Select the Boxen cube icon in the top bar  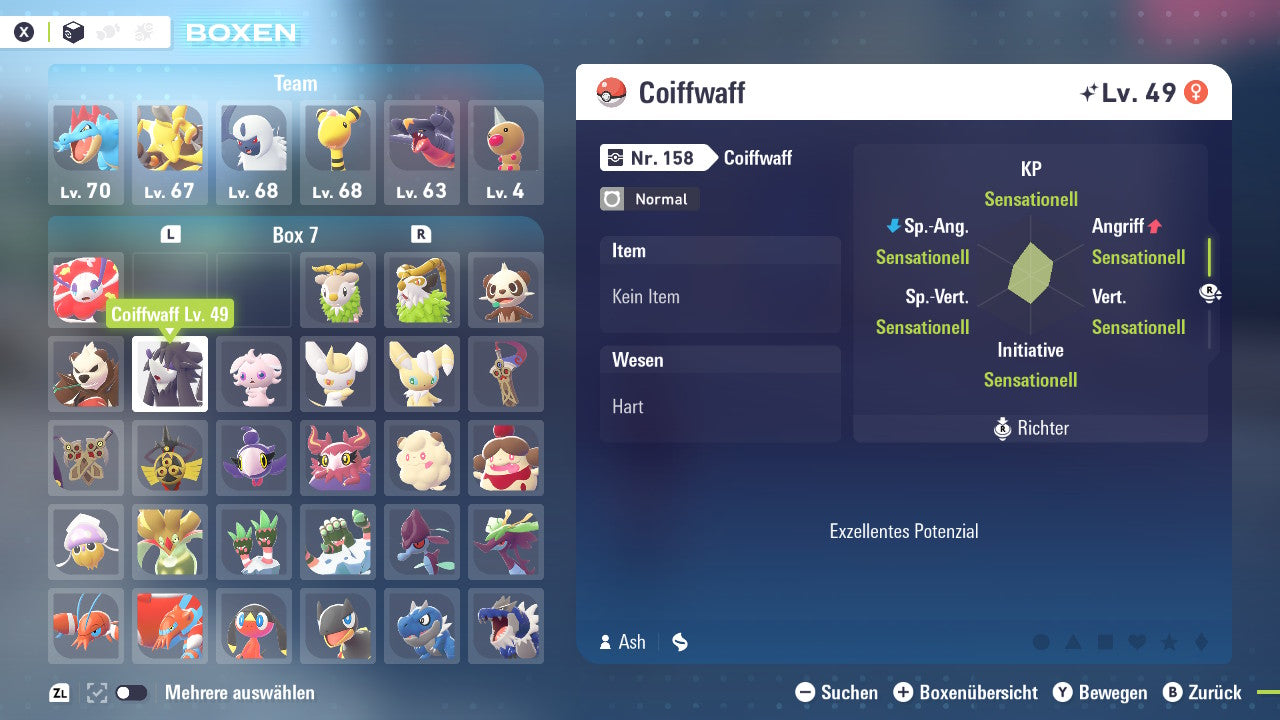point(73,32)
